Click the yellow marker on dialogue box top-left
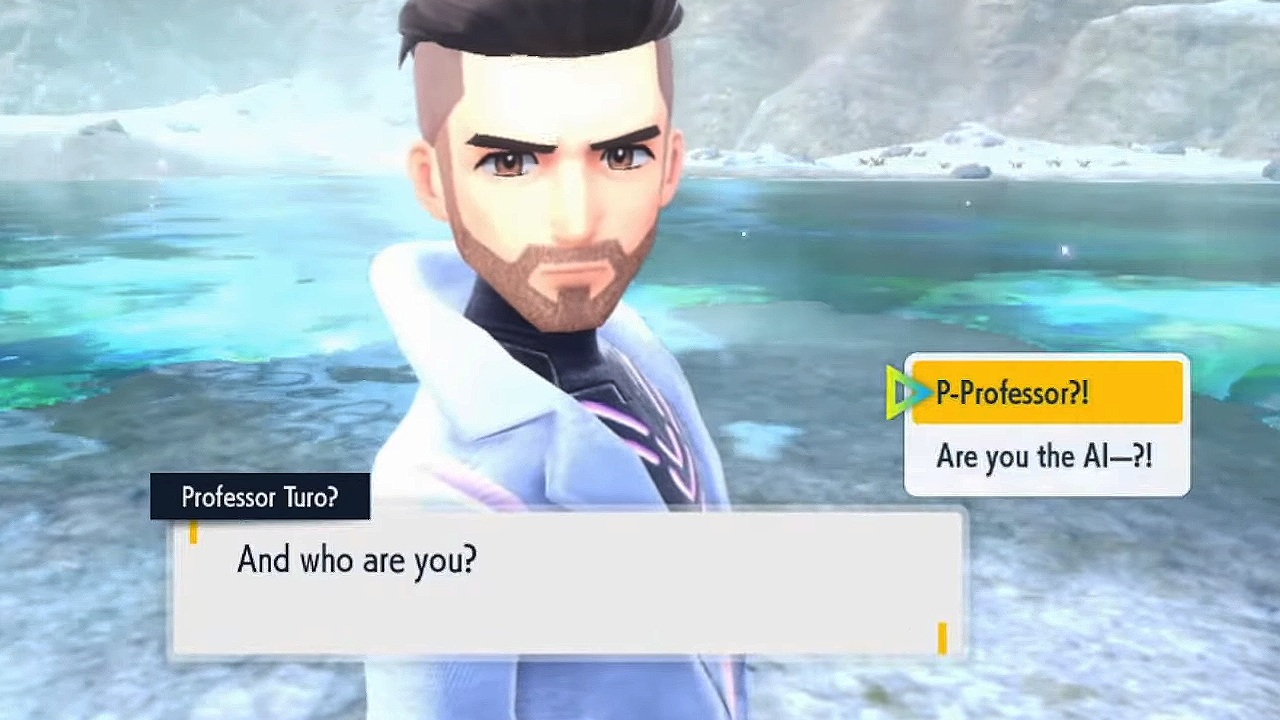 pyautogui.click(x=193, y=533)
